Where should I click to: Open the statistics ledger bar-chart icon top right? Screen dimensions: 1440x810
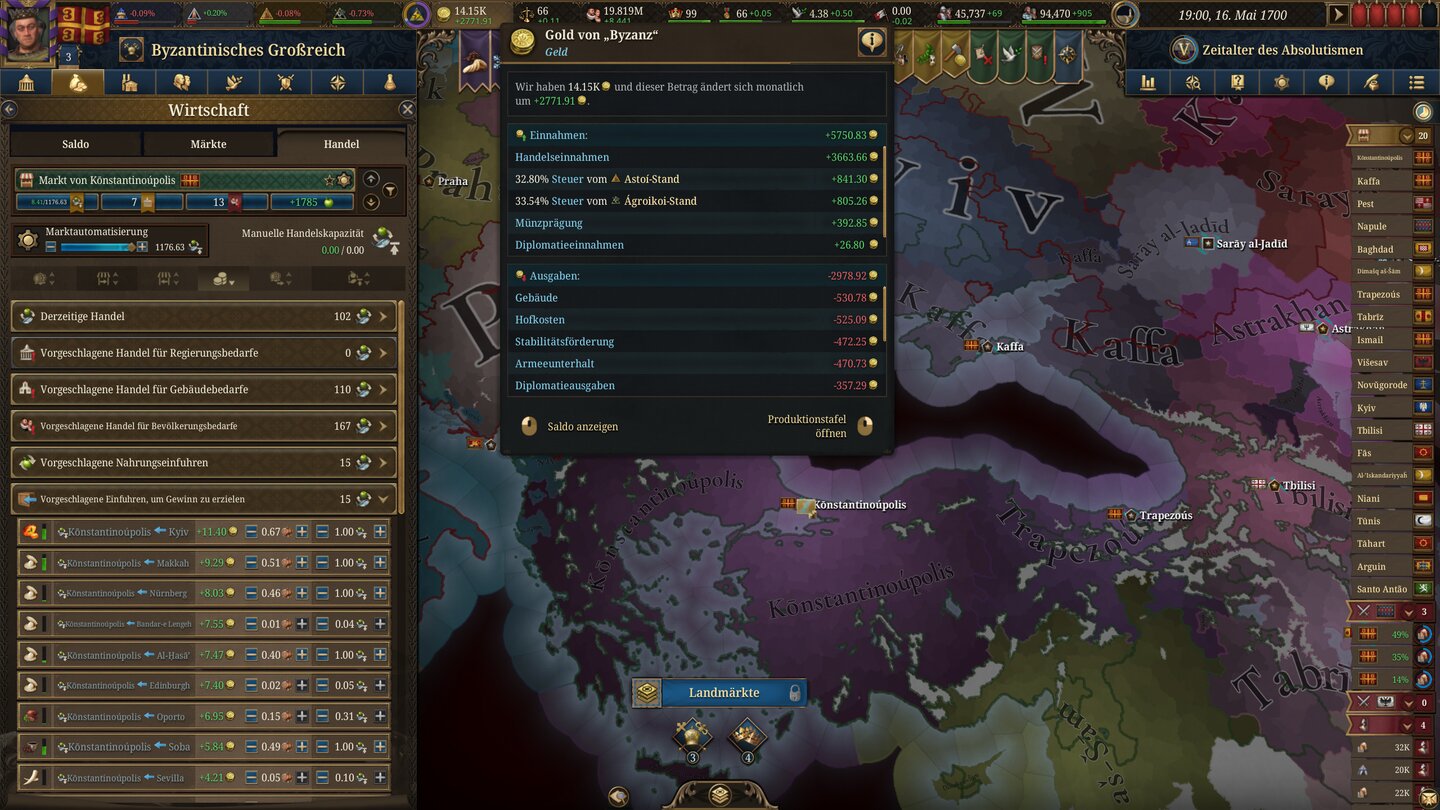coord(1148,82)
